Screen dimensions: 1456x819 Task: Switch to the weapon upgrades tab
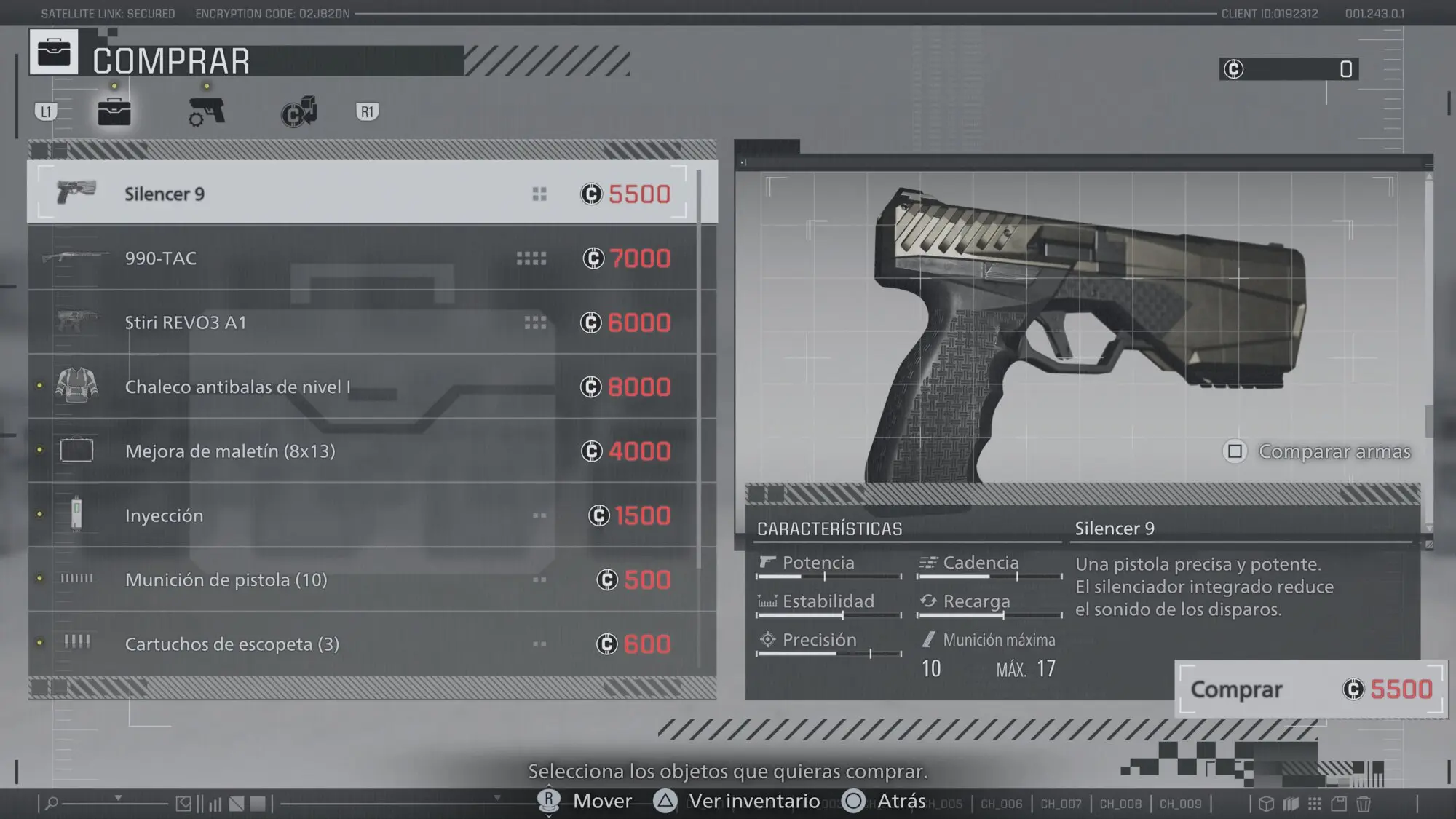tap(207, 112)
